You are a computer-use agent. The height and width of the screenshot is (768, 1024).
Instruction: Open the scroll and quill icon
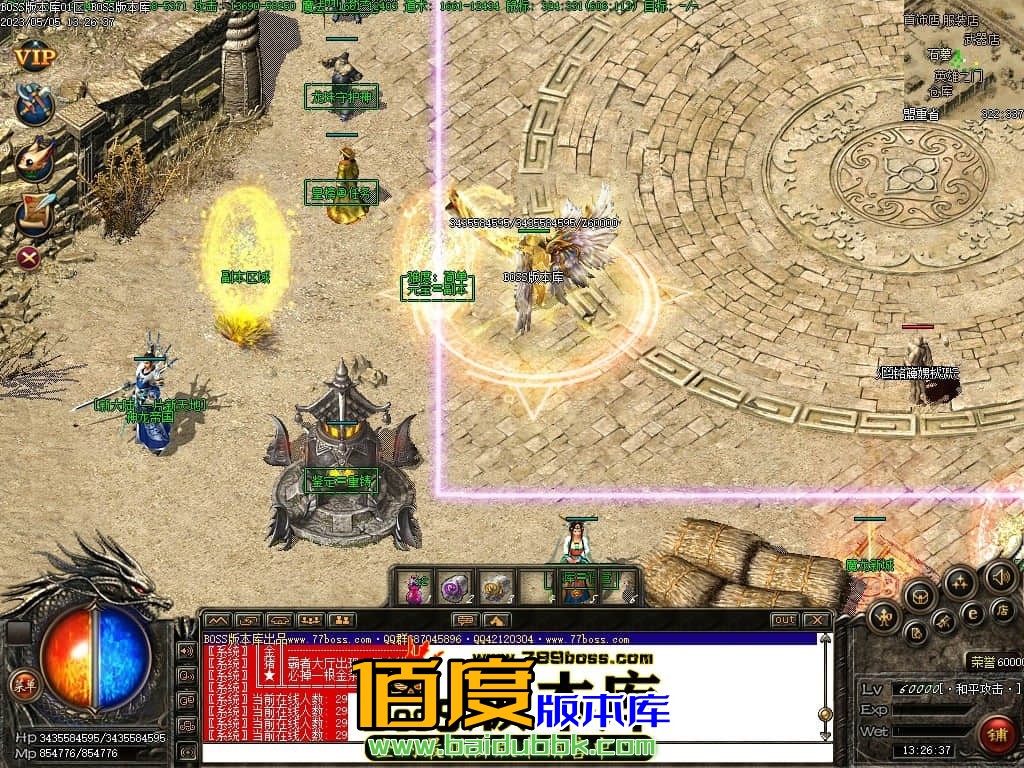(35, 210)
